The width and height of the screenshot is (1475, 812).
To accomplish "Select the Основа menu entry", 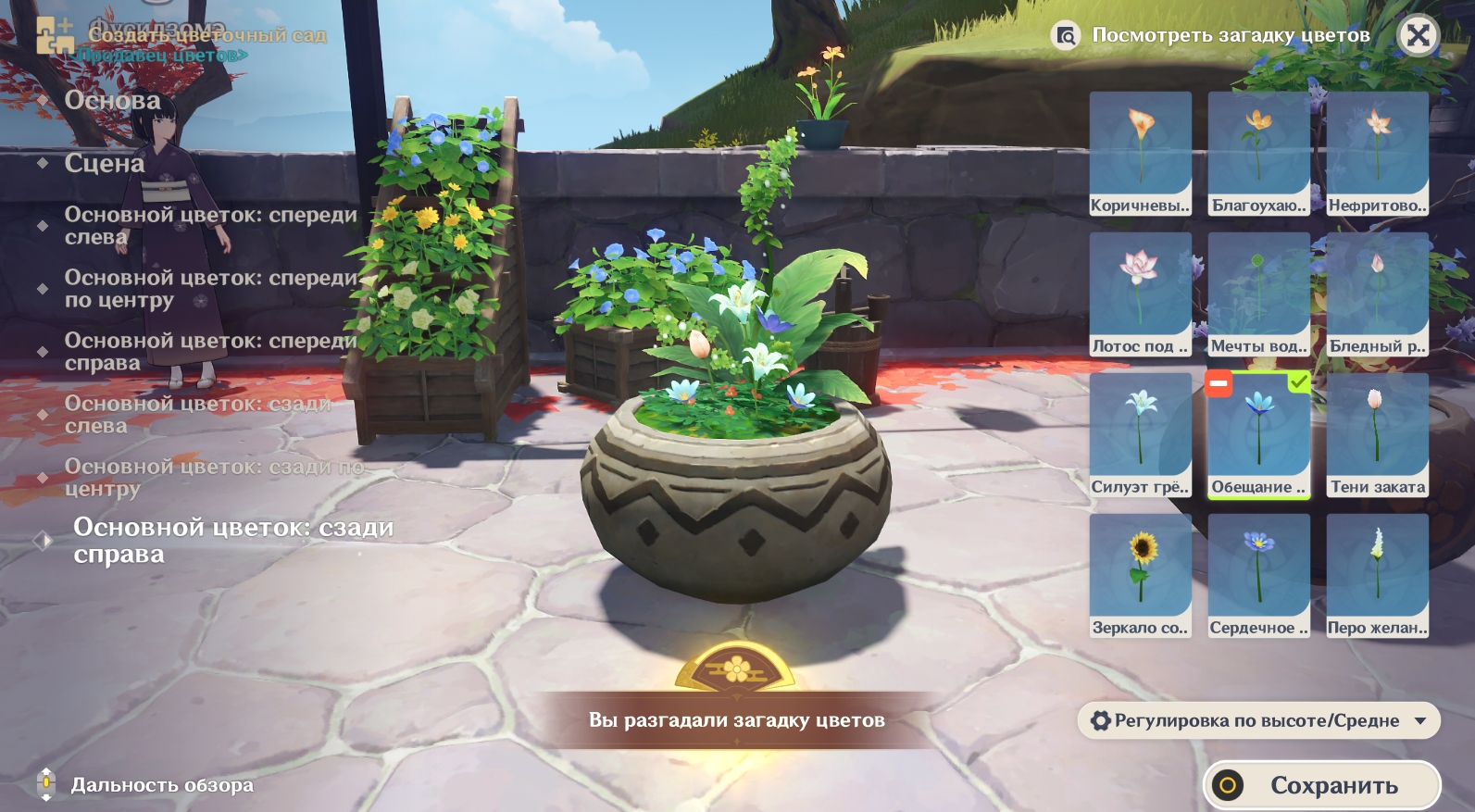I will [x=112, y=100].
